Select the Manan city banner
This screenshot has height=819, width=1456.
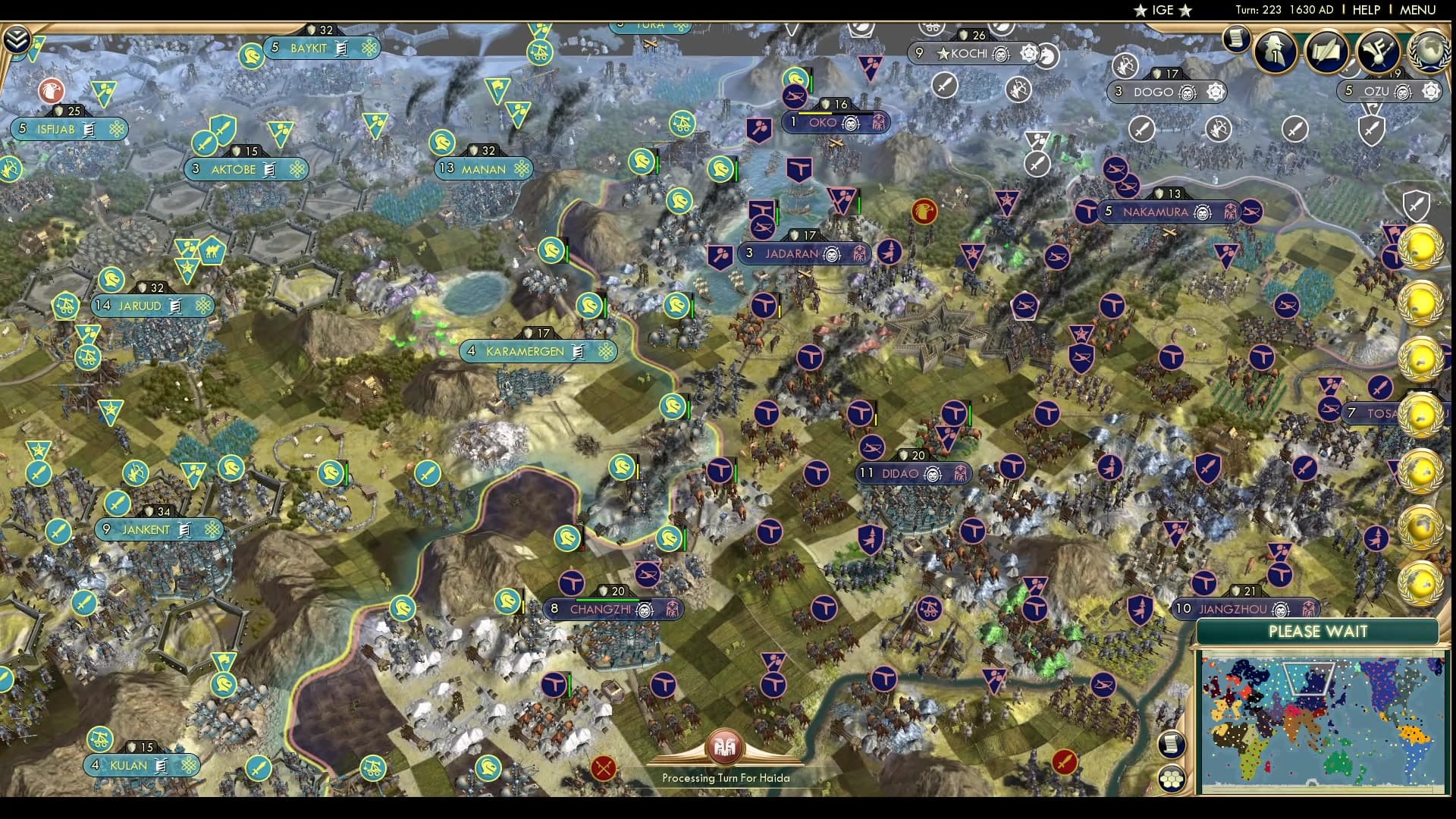pyautogui.click(x=483, y=169)
